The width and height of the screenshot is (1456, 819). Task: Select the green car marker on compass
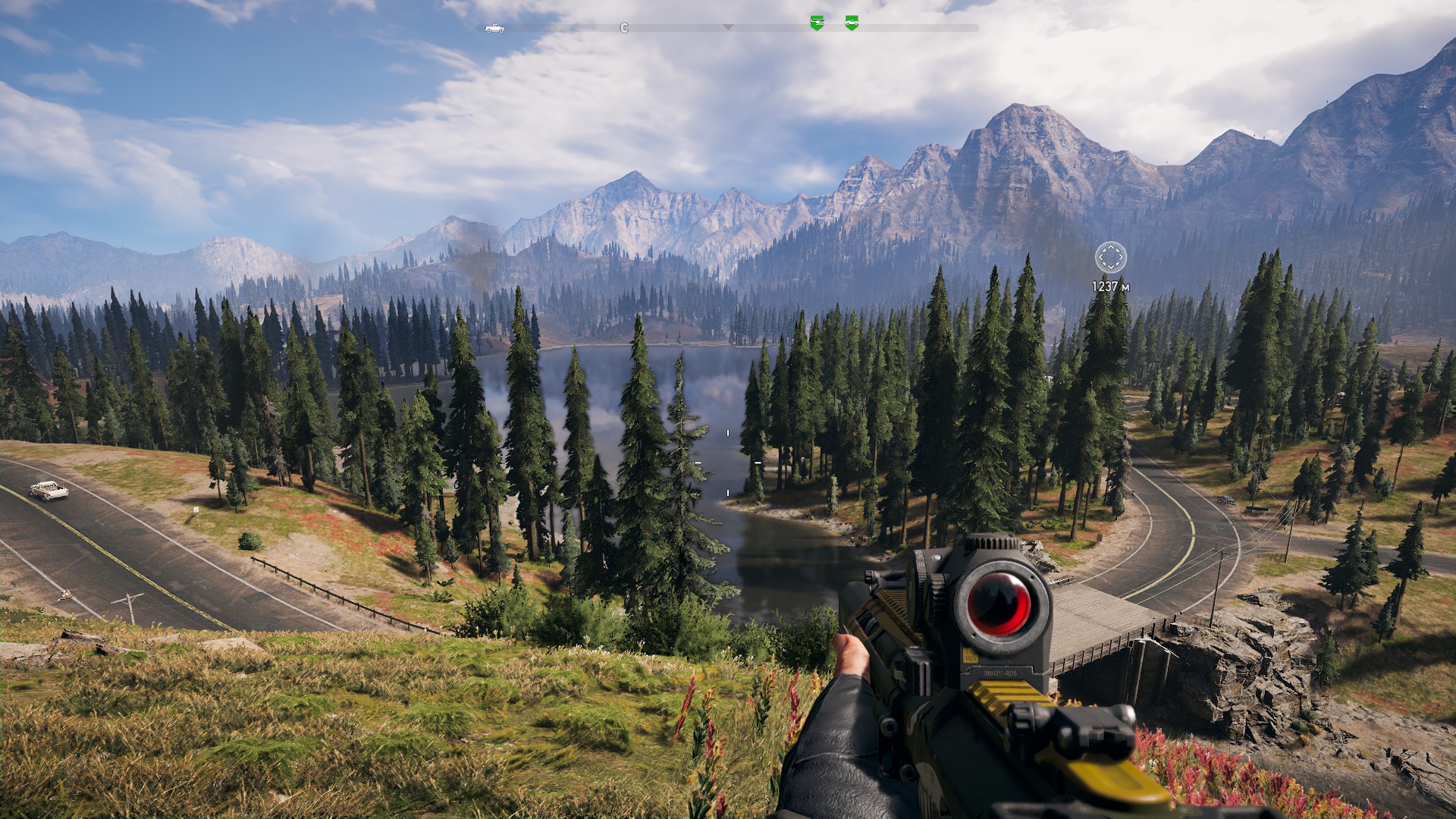(x=852, y=23)
